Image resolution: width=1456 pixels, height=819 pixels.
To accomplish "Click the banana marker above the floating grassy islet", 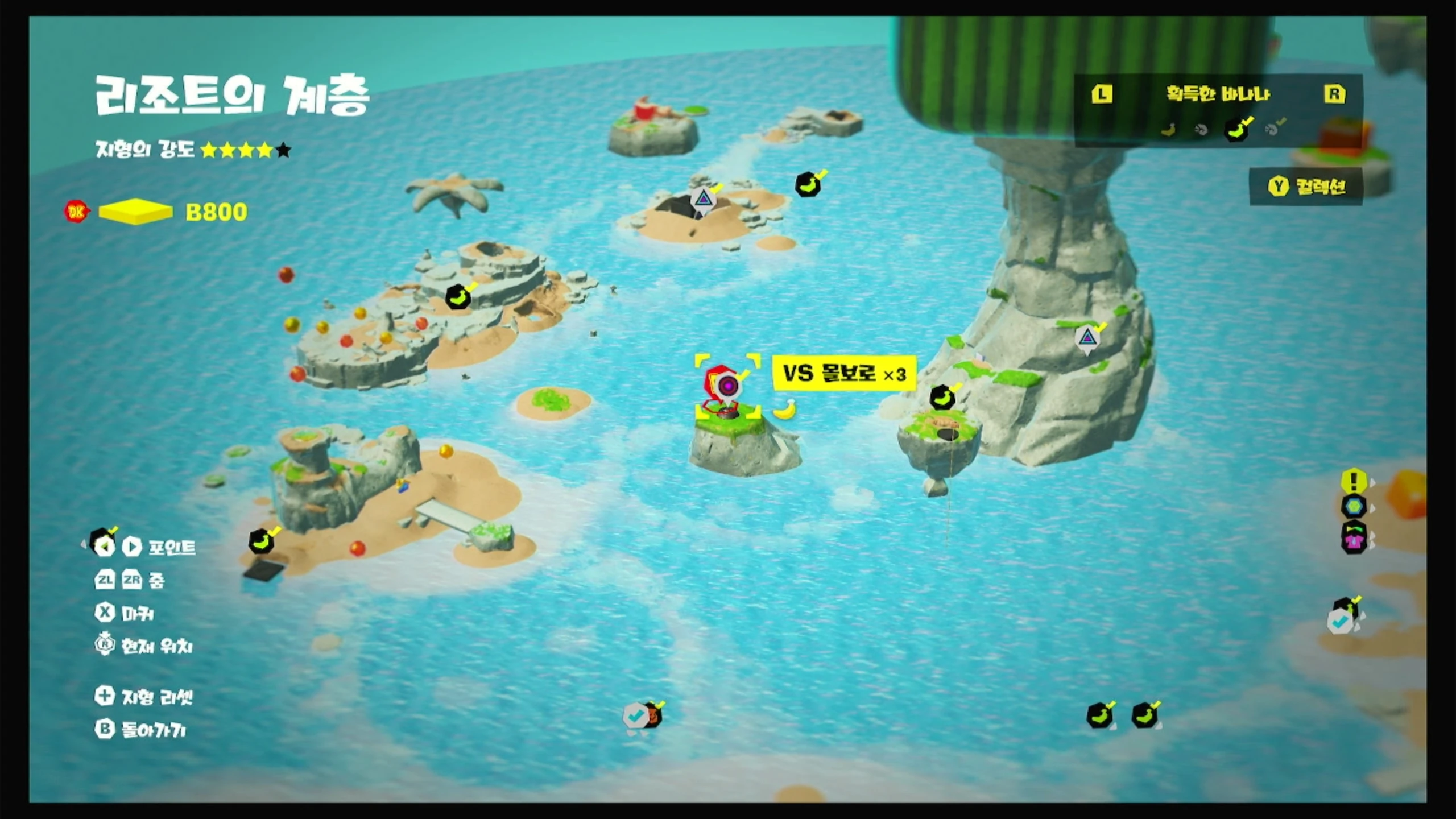I will 942,397.
